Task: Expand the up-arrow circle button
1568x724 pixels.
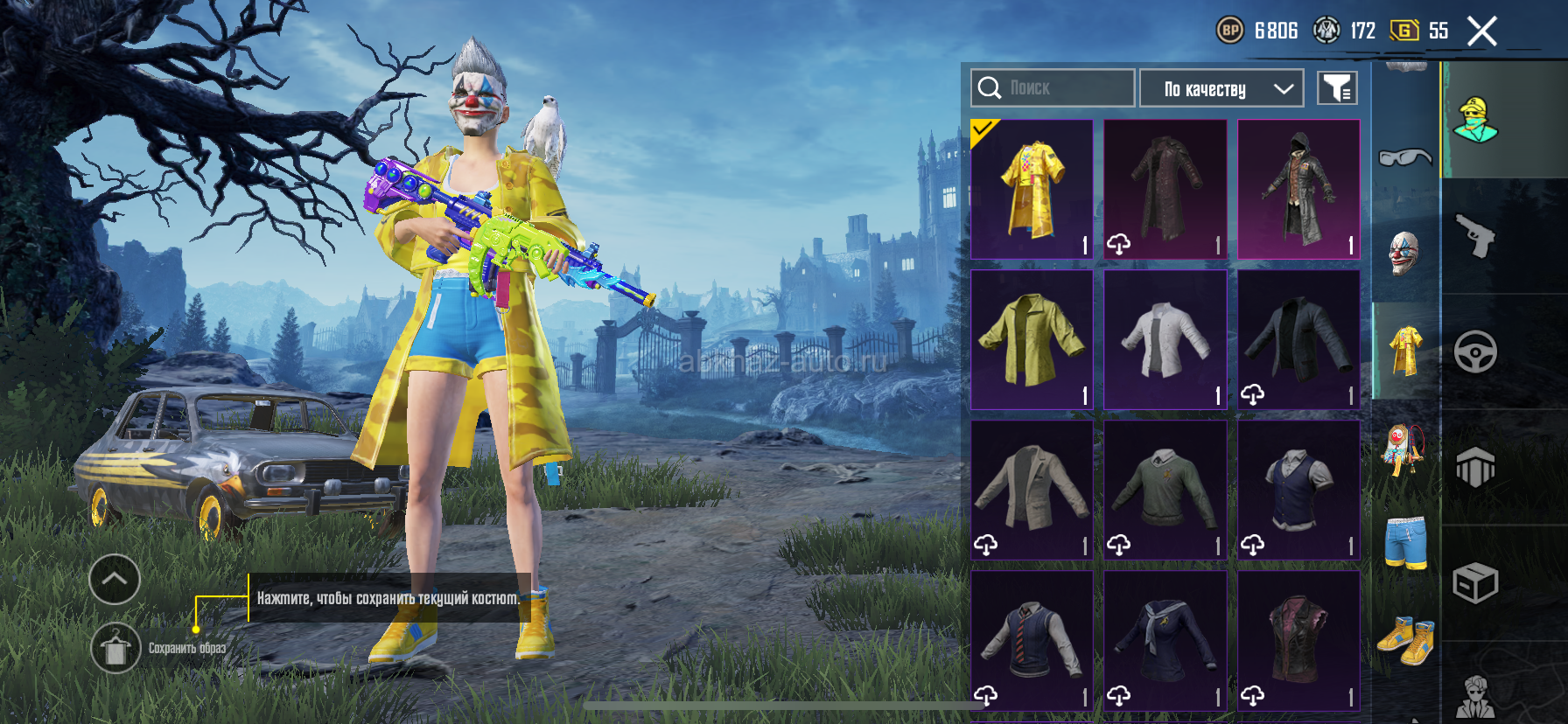Action: (x=115, y=579)
